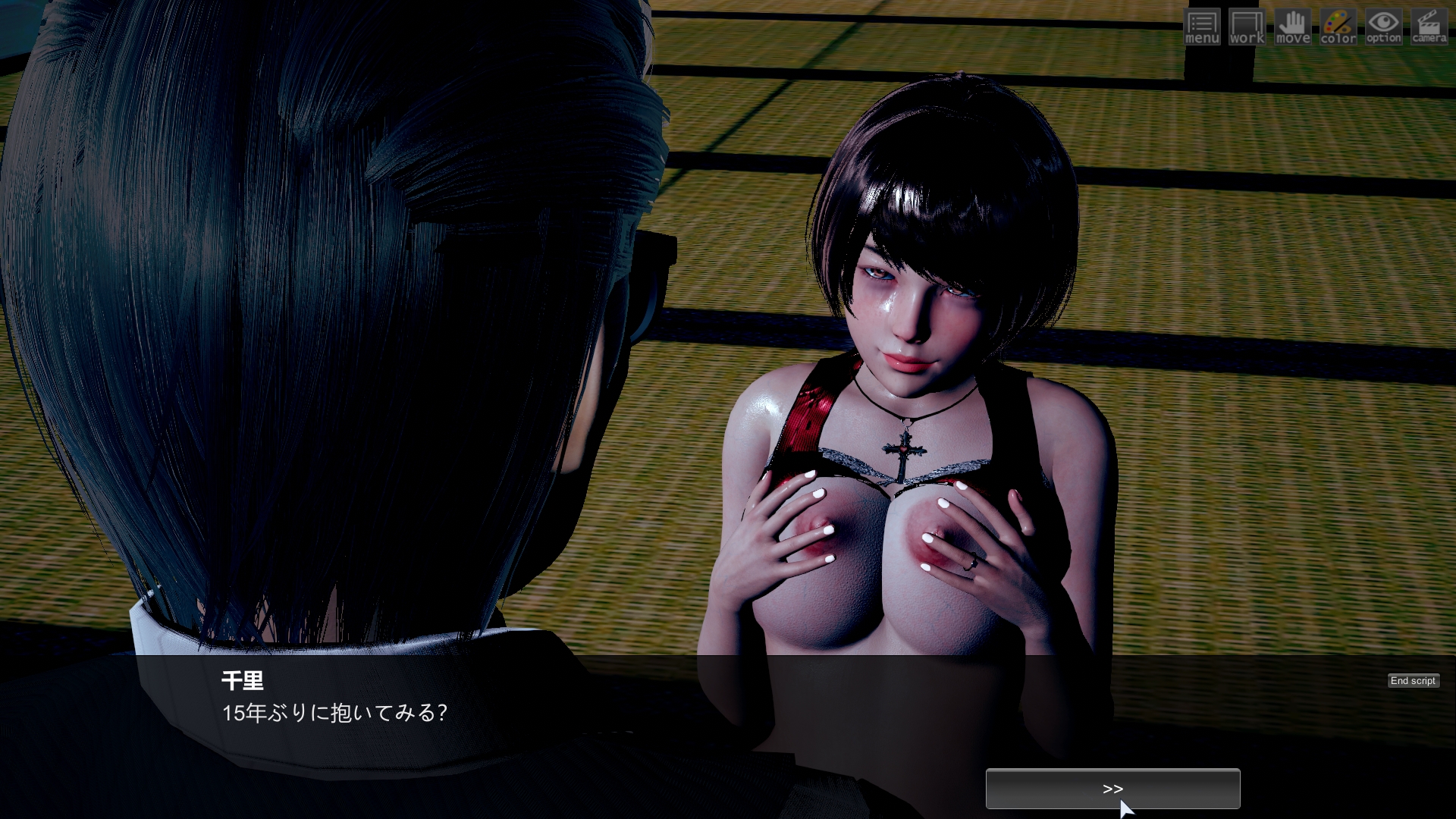Viewport: 1456px width, 819px height.
Task: Open the option eye icon
Action: click(x=1384, y=27)
